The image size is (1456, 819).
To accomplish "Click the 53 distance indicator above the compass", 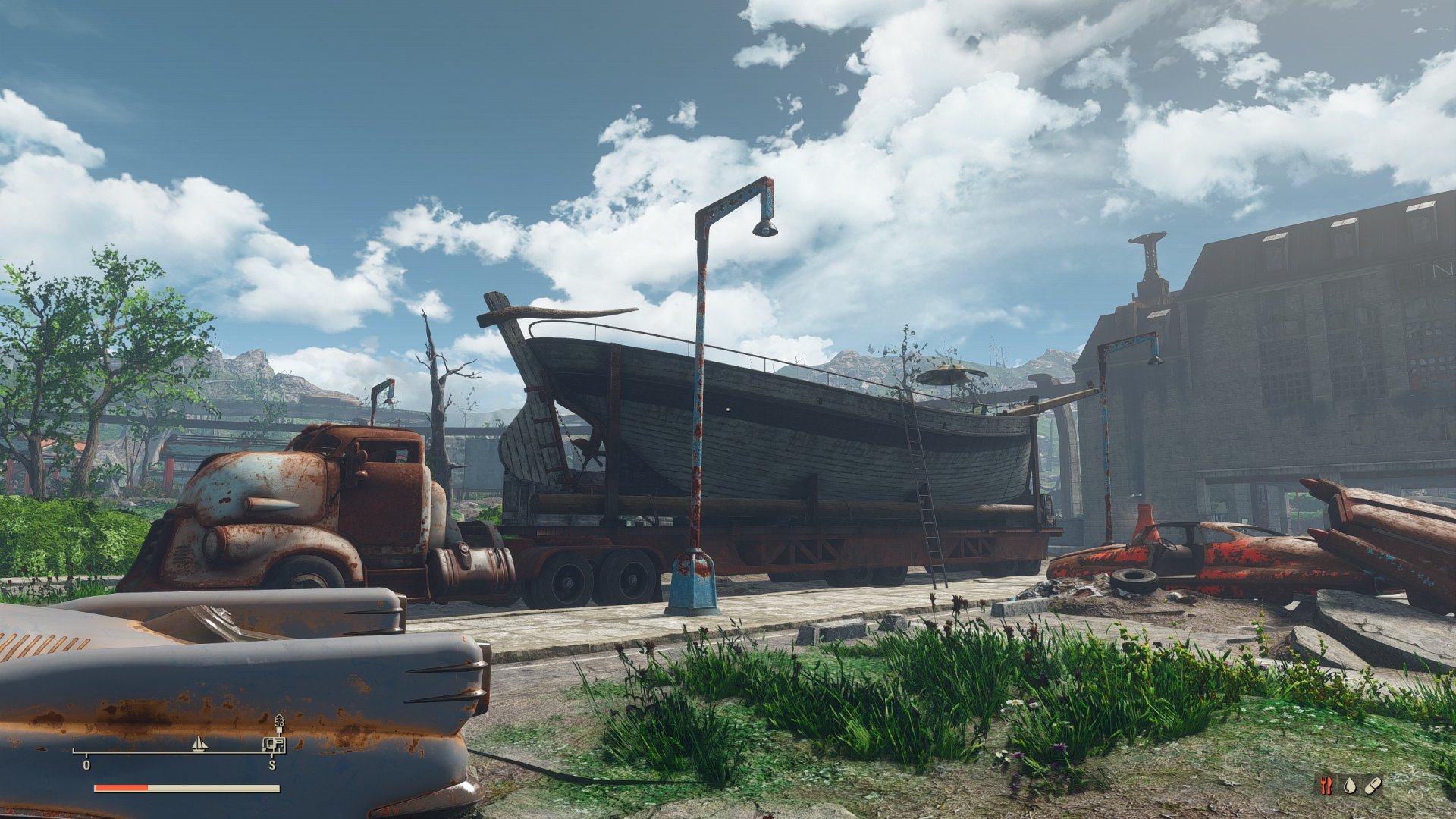I will 280,723.
